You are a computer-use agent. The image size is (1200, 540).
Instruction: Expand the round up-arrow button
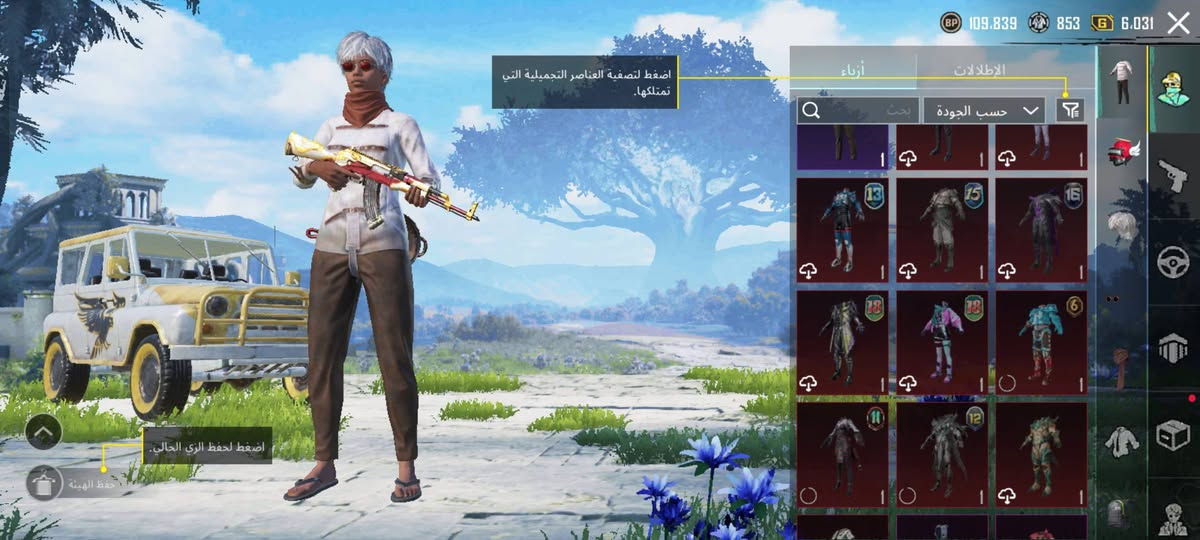point(43,431)
